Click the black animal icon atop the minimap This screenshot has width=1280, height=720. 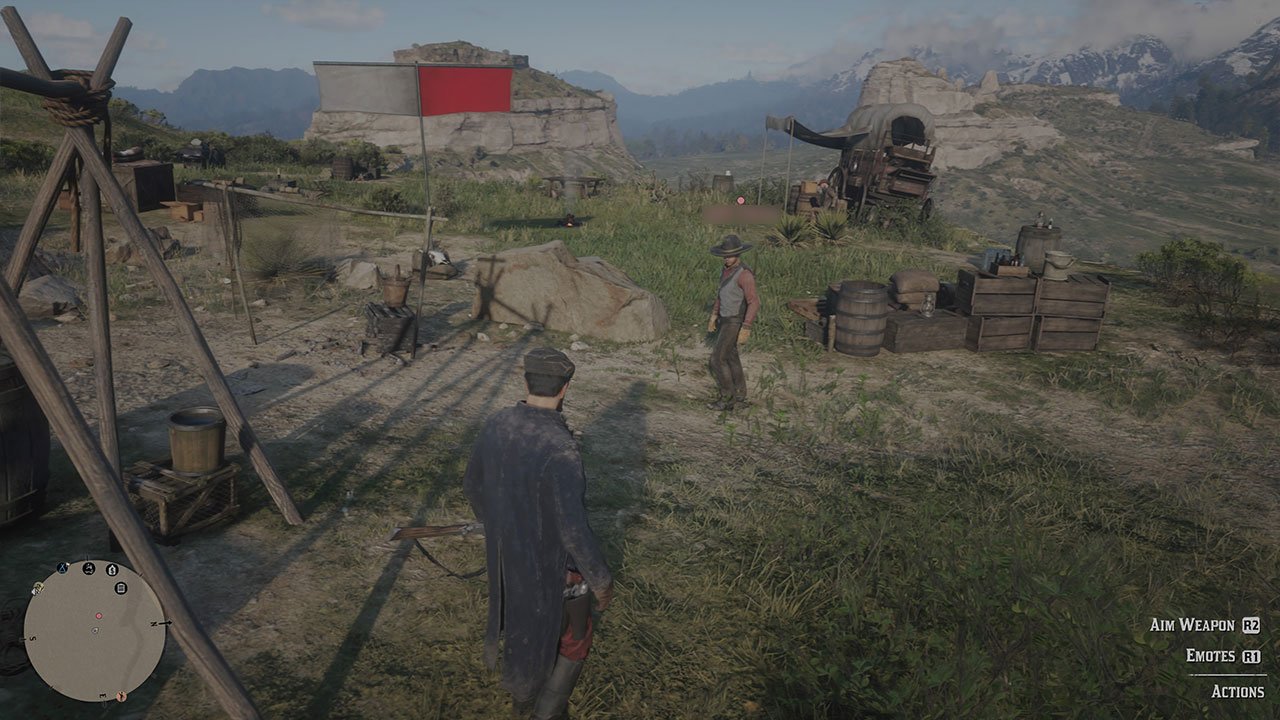(87, 568)
